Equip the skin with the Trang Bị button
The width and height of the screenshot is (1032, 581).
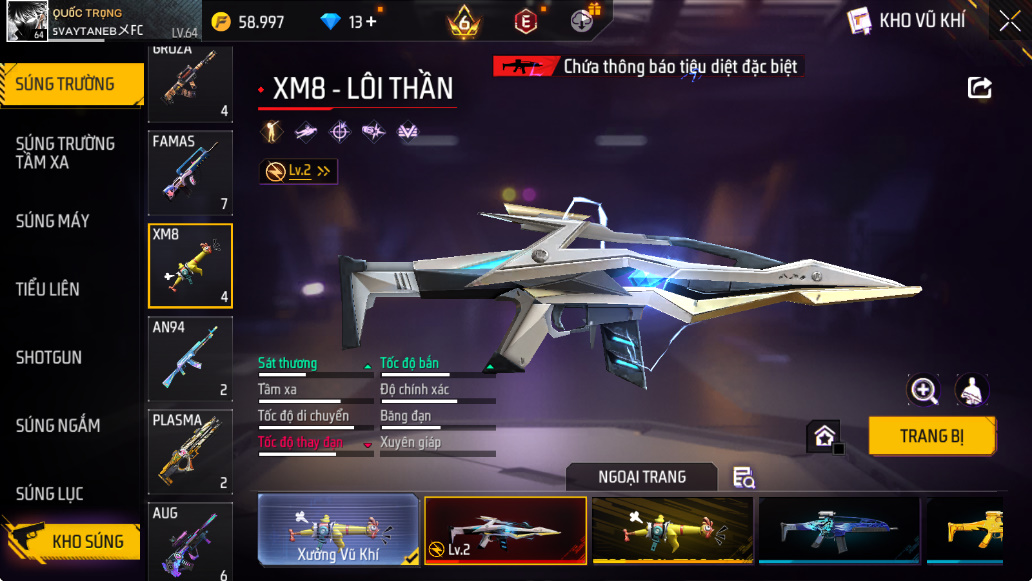pos(931,436)
